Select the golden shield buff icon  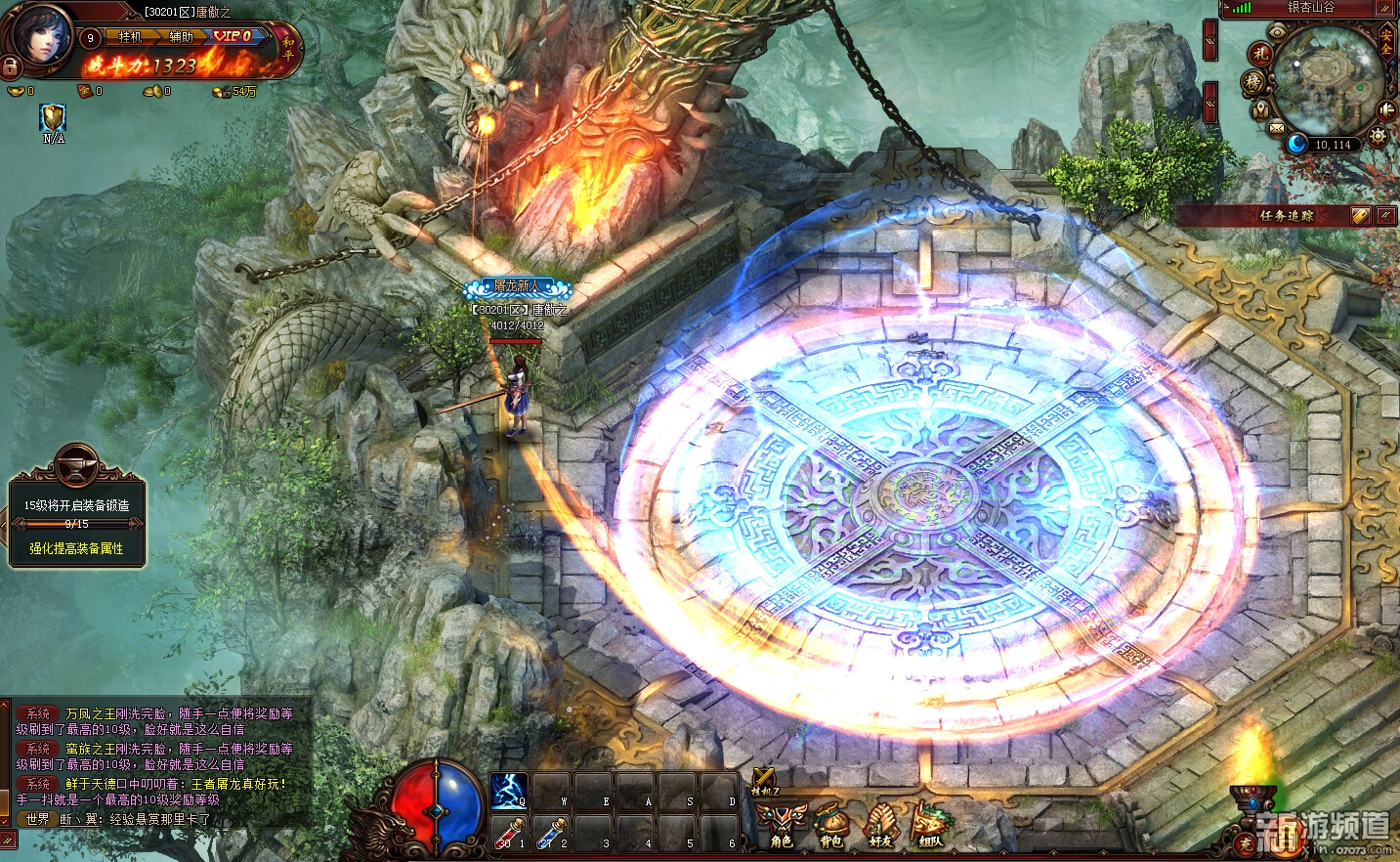[53, 118]
